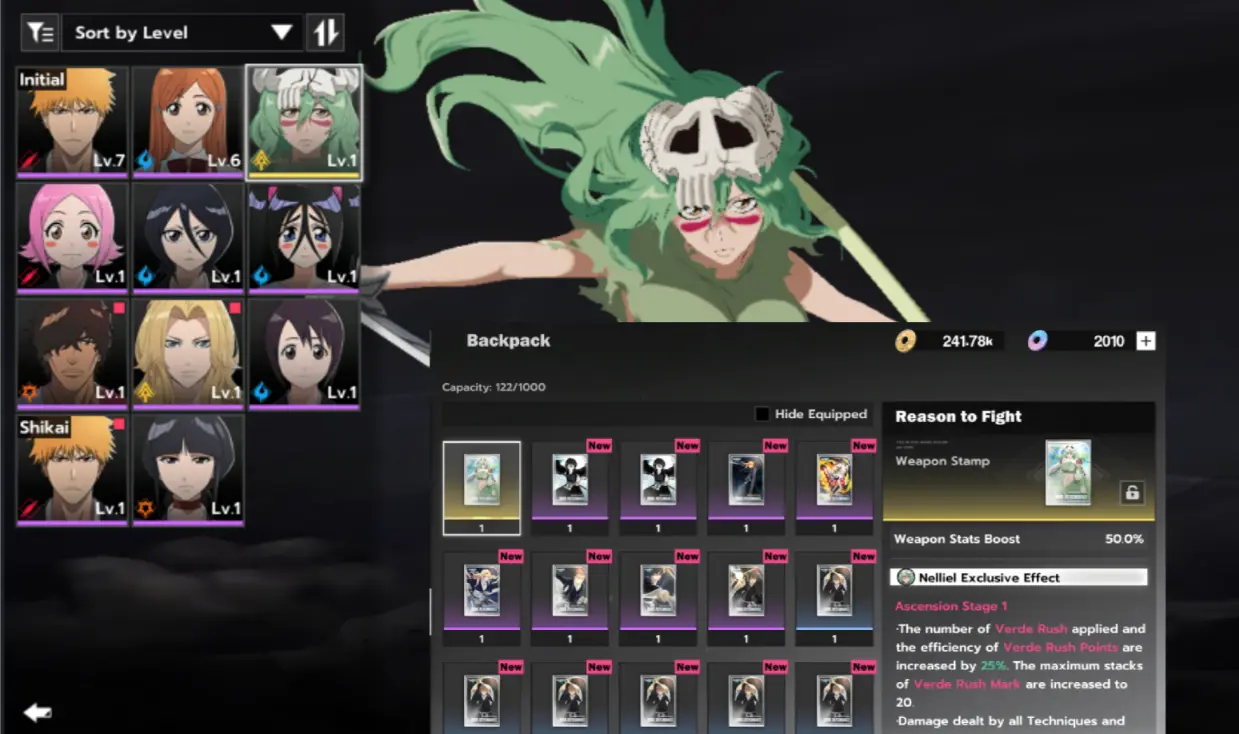
Task: Pick the dark-skinned brown-haired character portrait
Action: [72, 353]
